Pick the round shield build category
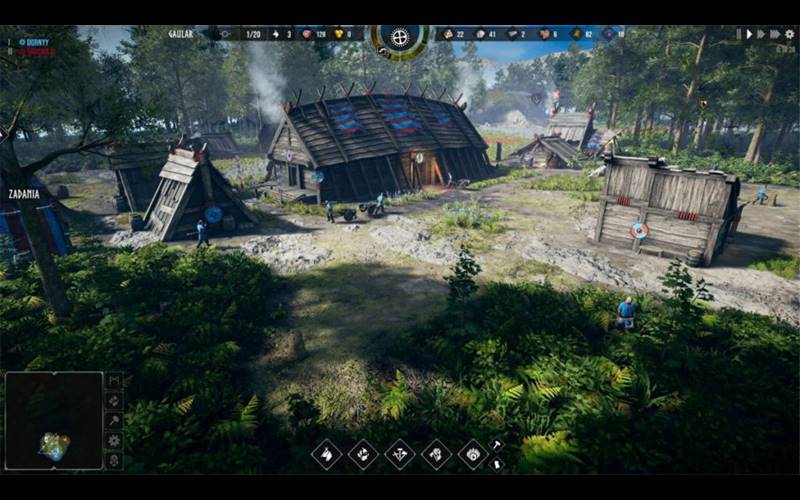The width and height of the screenshot is (800, 500). [473, 454]
